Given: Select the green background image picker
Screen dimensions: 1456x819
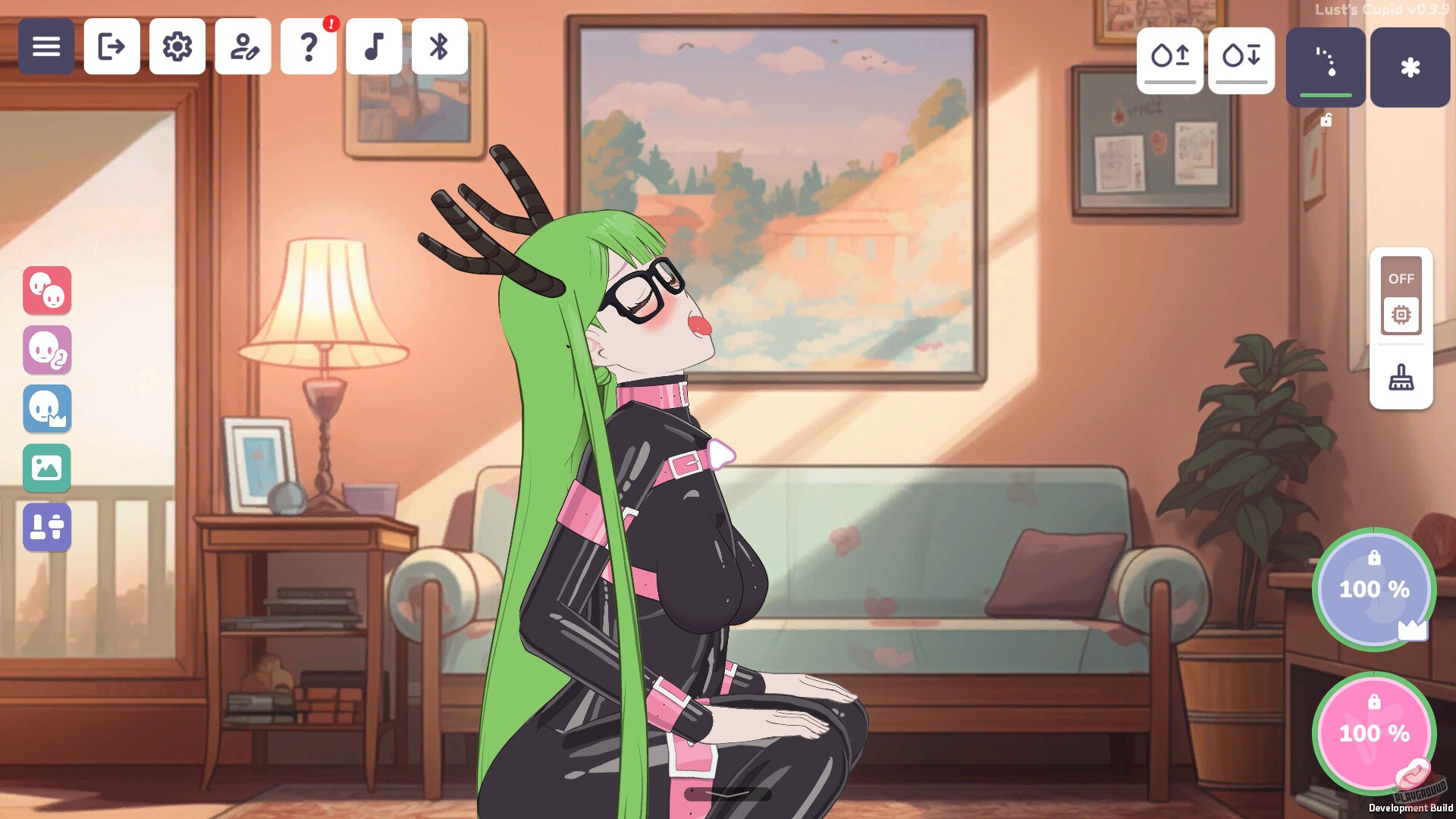Looking at the screenshot, I should tap(47, 468).
